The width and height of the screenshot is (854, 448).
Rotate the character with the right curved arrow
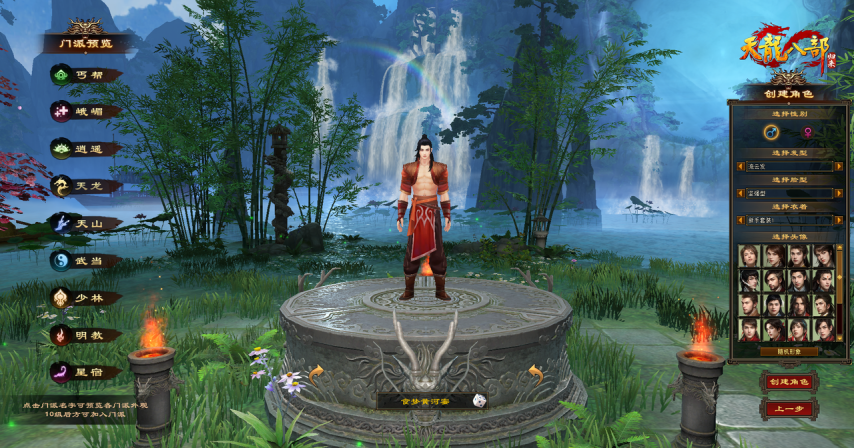(x=535, y=374)
